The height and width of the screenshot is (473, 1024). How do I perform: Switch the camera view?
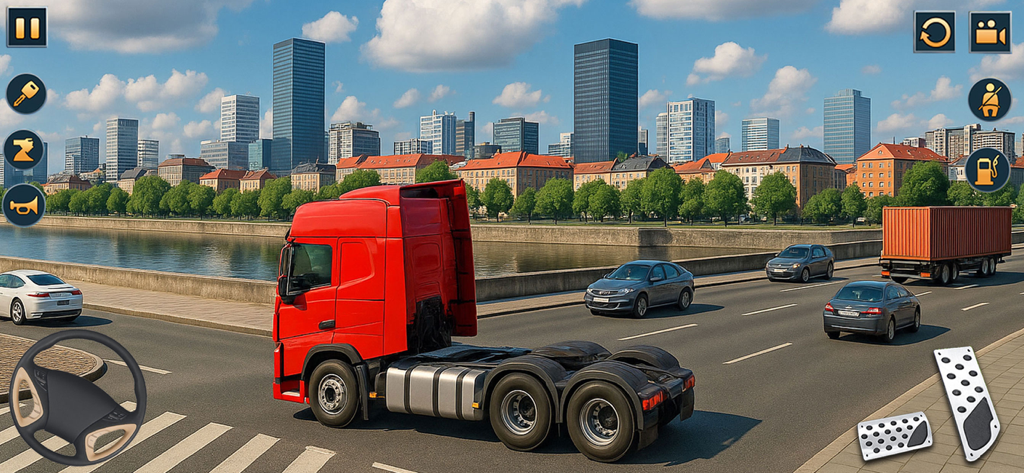pos(990,32)
